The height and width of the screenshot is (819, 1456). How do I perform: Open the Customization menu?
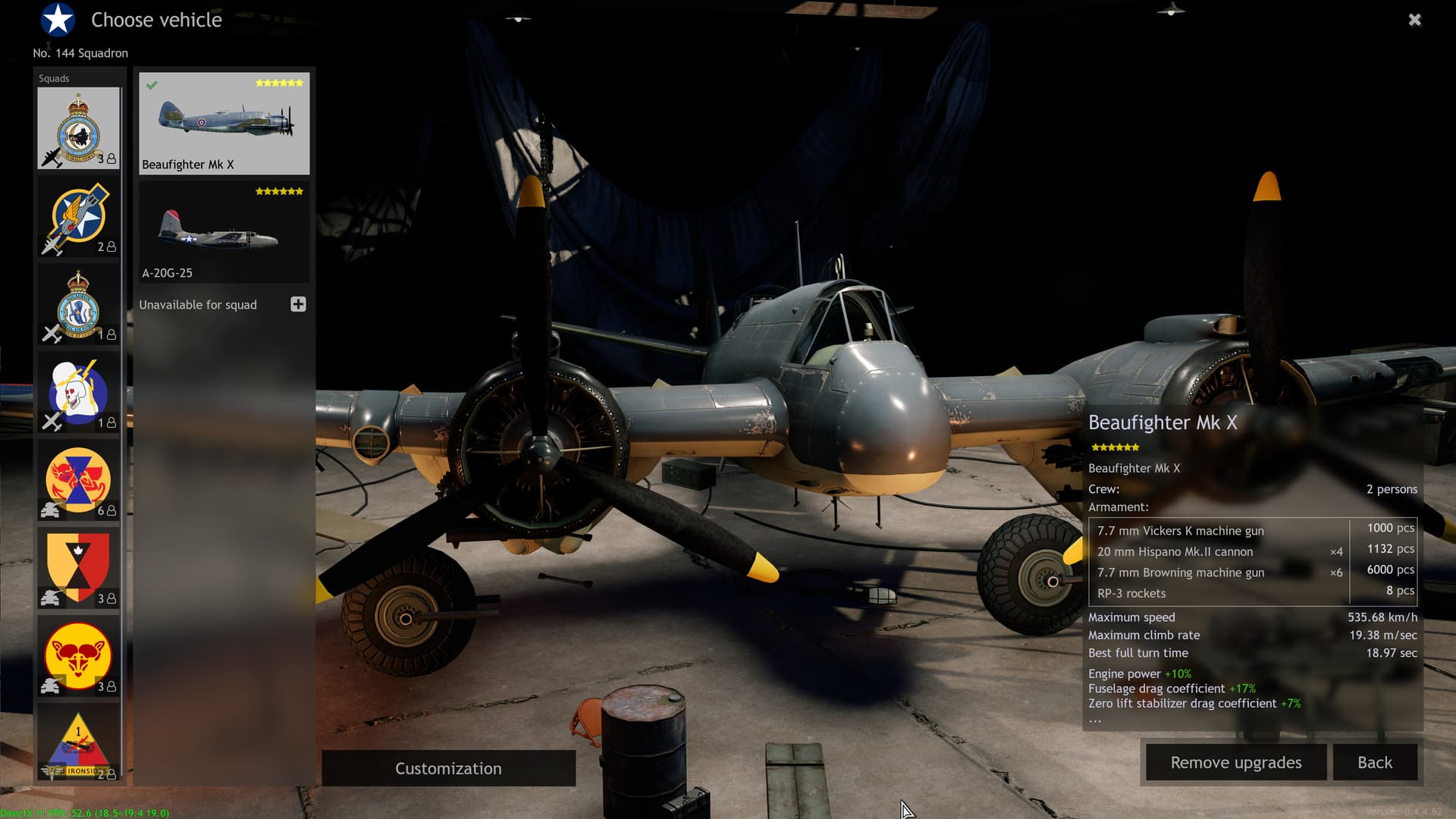pyautogui.click(x=448, y=768)
